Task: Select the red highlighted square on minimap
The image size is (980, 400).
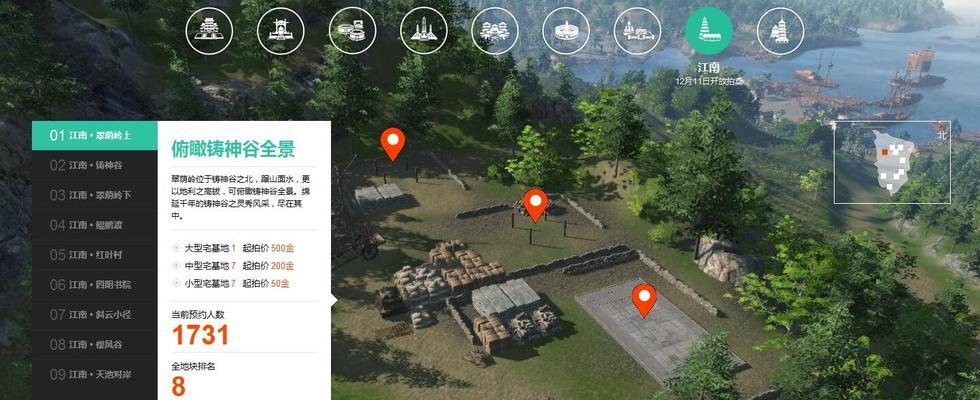Action: 885,150
